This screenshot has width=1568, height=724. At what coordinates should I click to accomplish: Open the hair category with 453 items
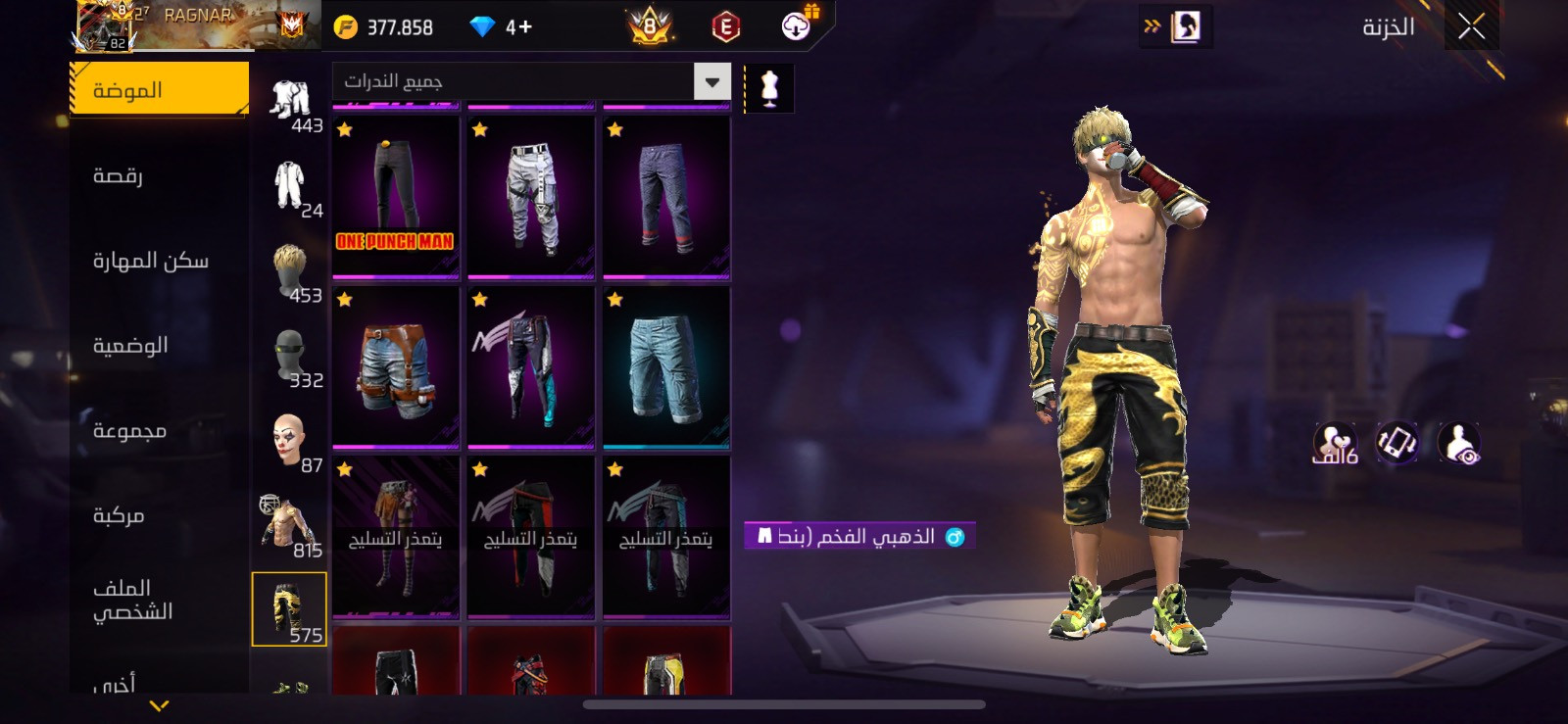pyautogui.click(x=290, y=273)
